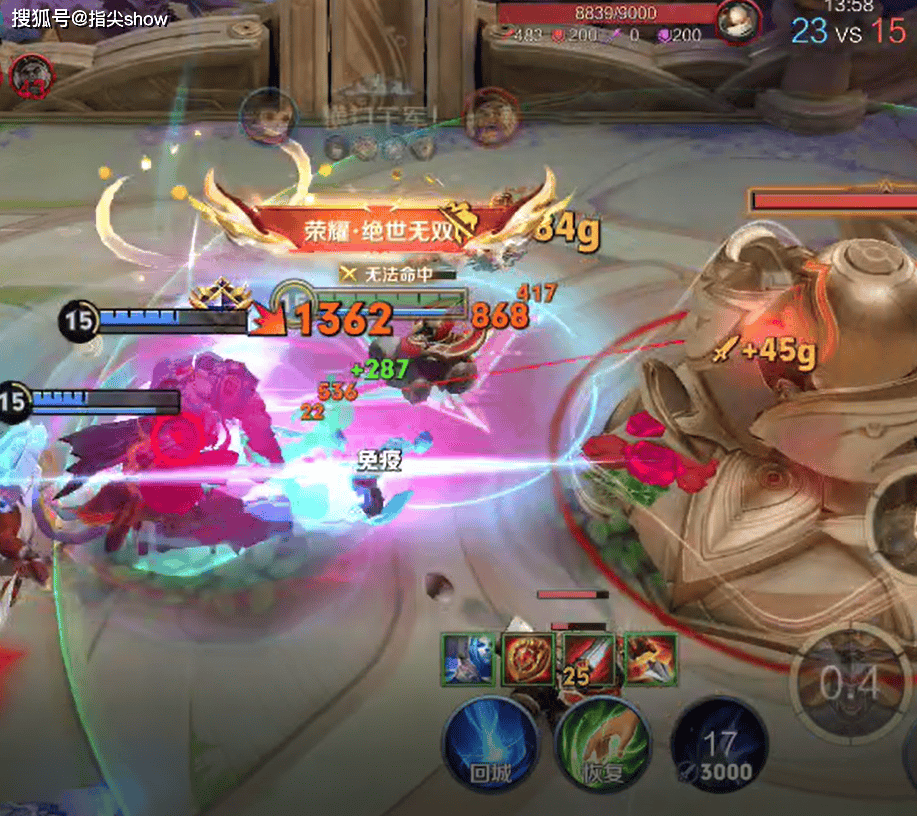Use the 恢复 heal spell
Viewport: 917px width, 816px height.
(x=600, y=745)
